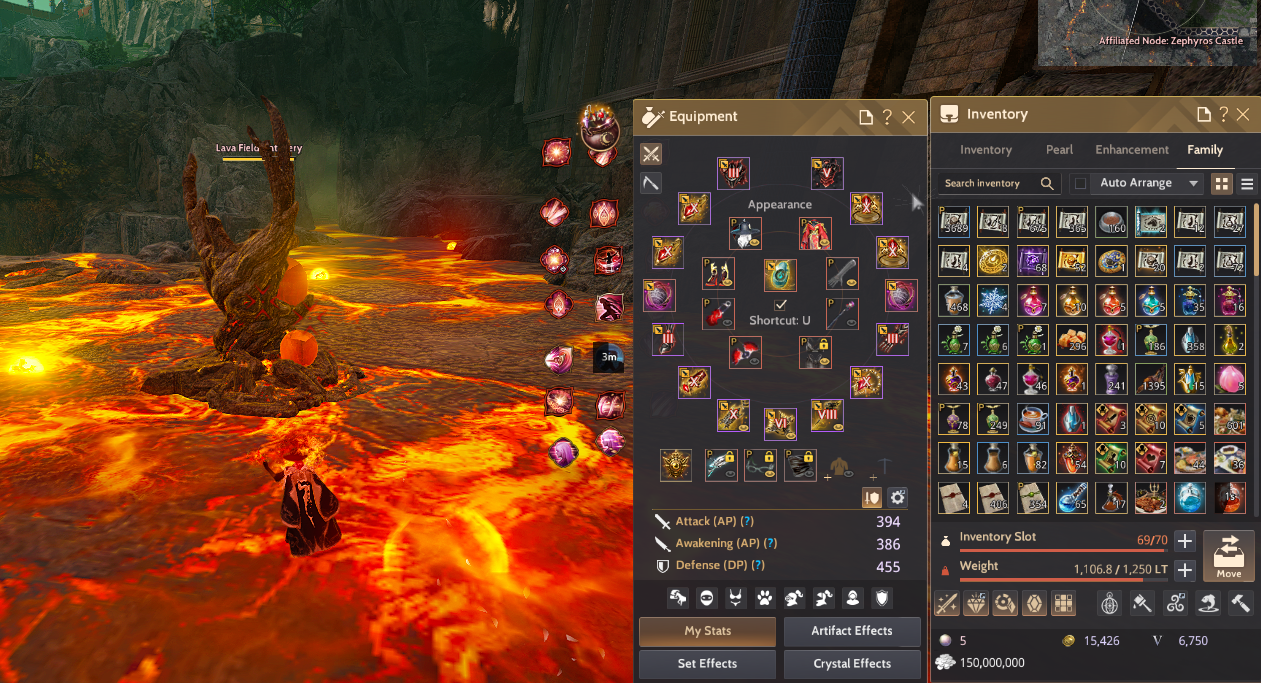Expand inventory slots with the plus button

tap(1184, 541)
